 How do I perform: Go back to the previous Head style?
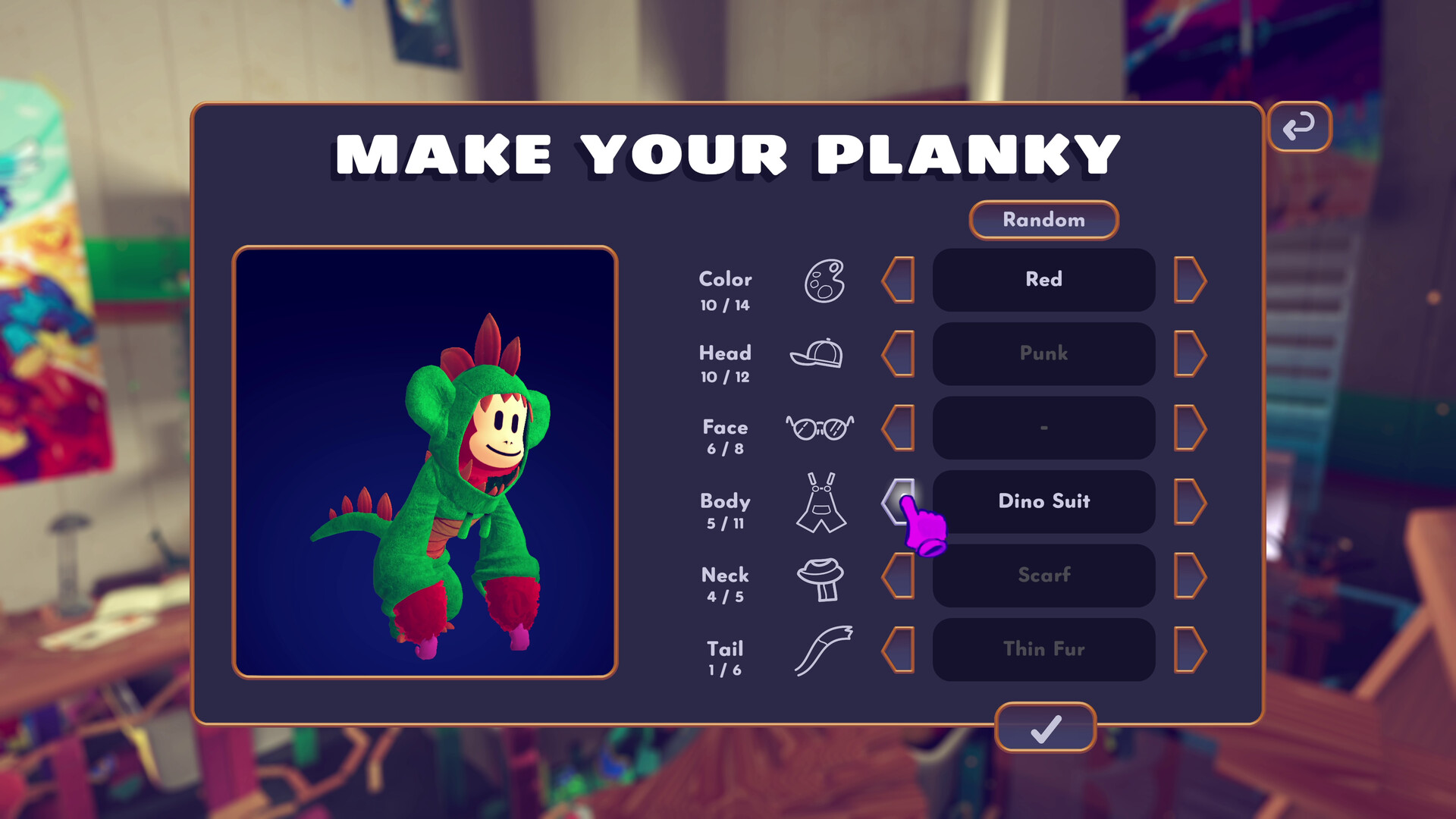click(899, 354)
